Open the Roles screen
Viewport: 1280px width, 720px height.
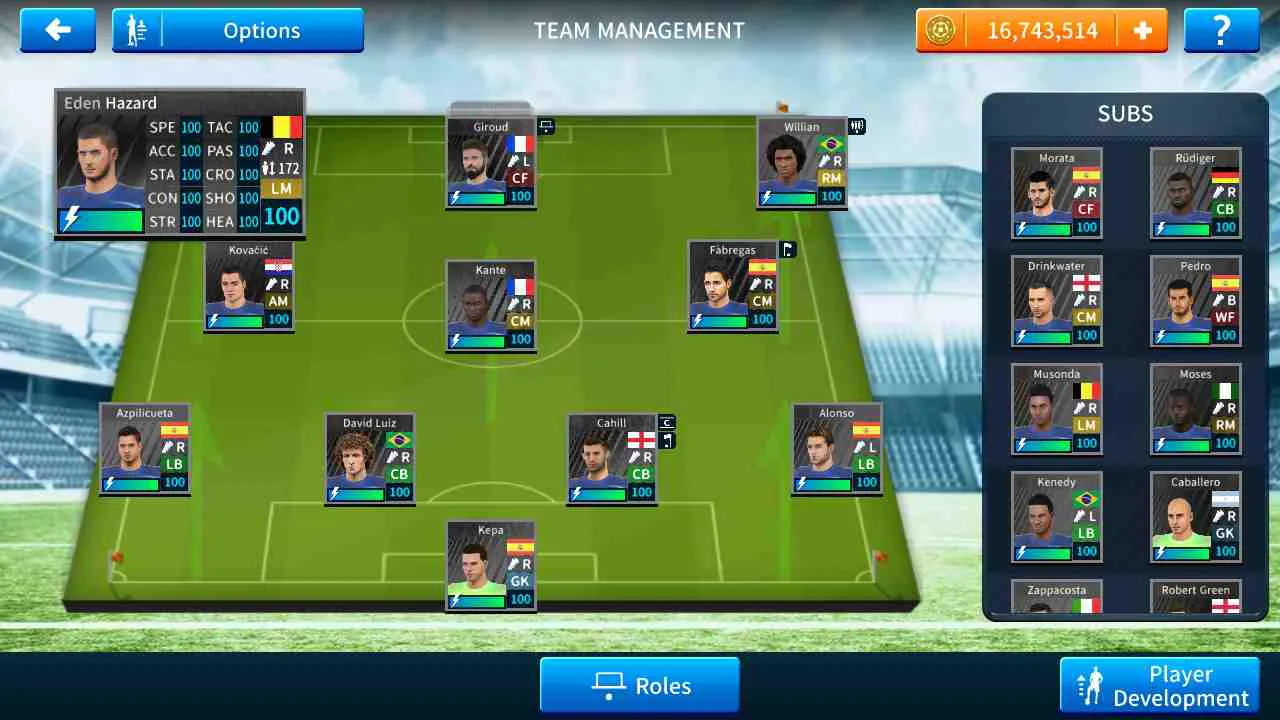pos(639,685)
